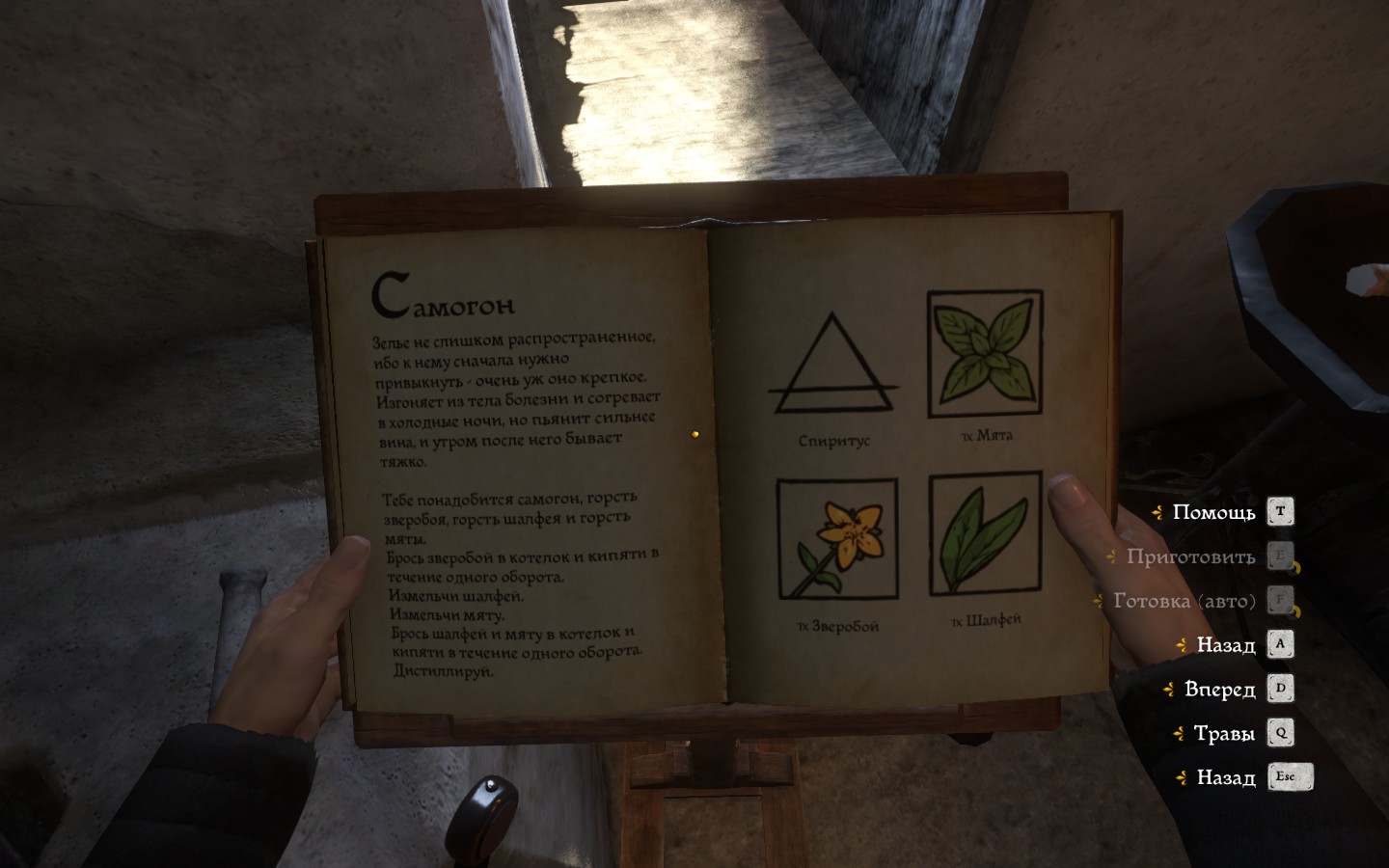Open the Травы herbs list

(x=1224, y=733)
